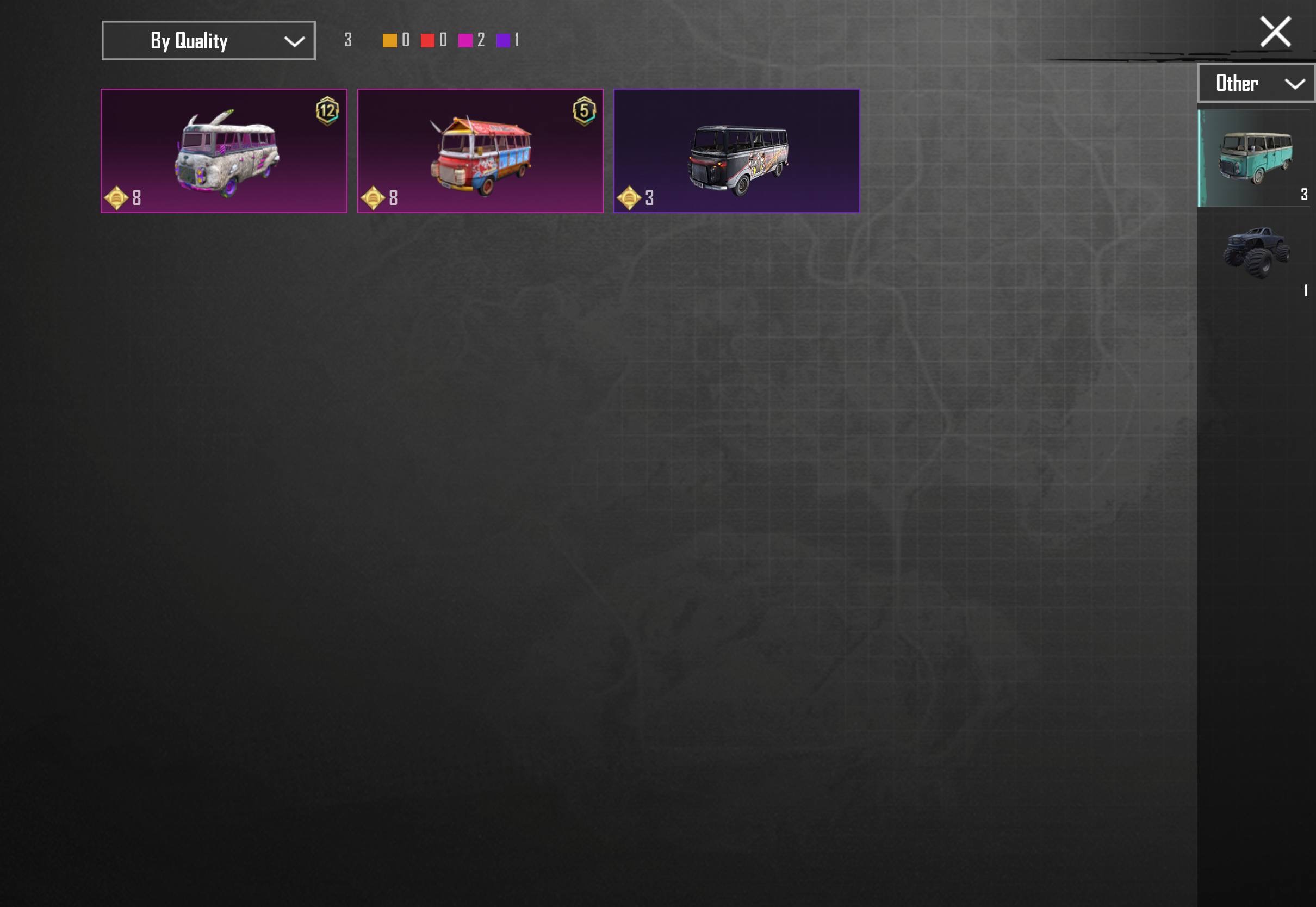The width and height of the screenshot is (1316, 907).
Task: Close the vehicle skins screen
Action: (1275, 32)
